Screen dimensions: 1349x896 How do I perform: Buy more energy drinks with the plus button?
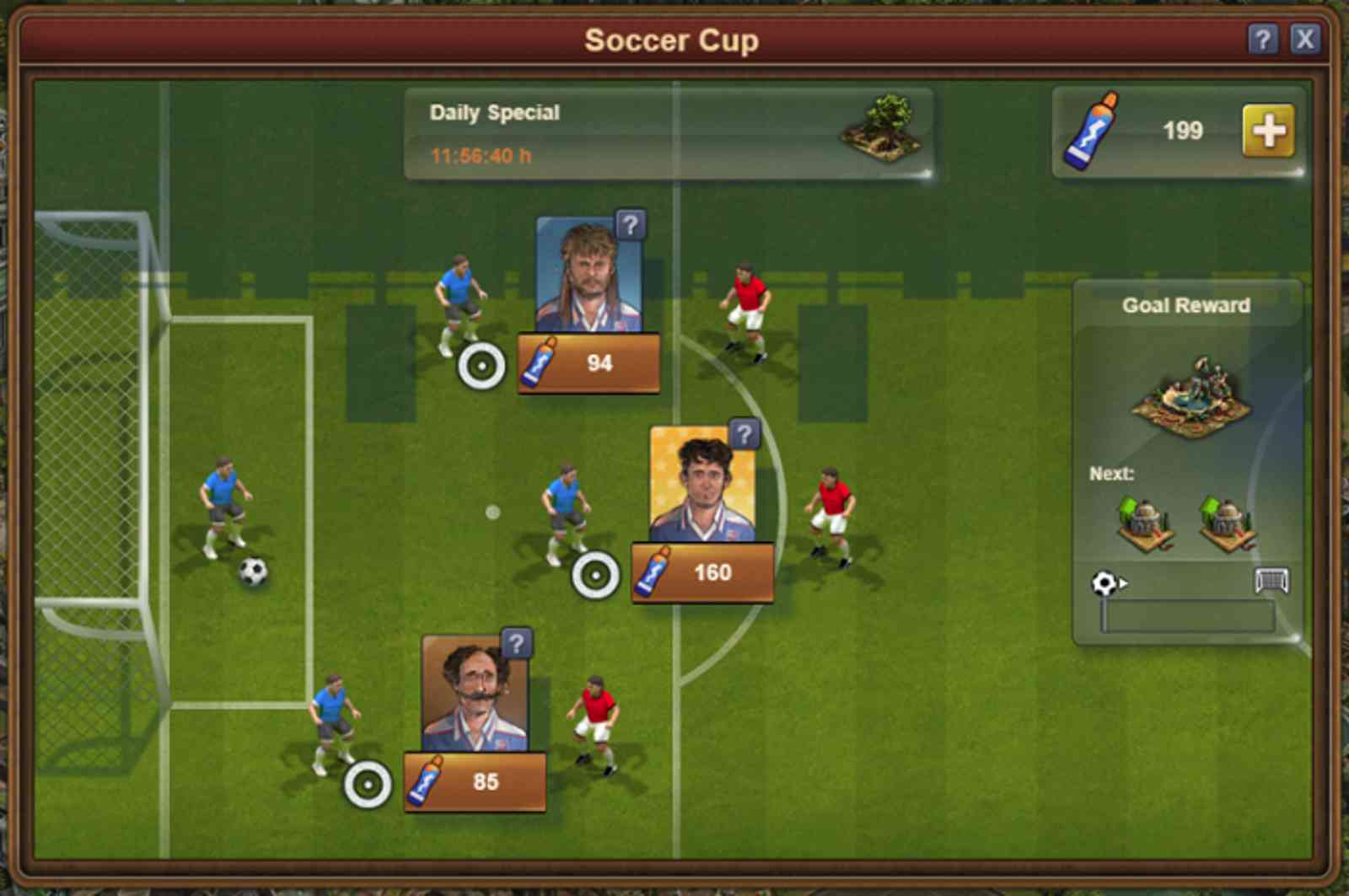pos(1267,131)
